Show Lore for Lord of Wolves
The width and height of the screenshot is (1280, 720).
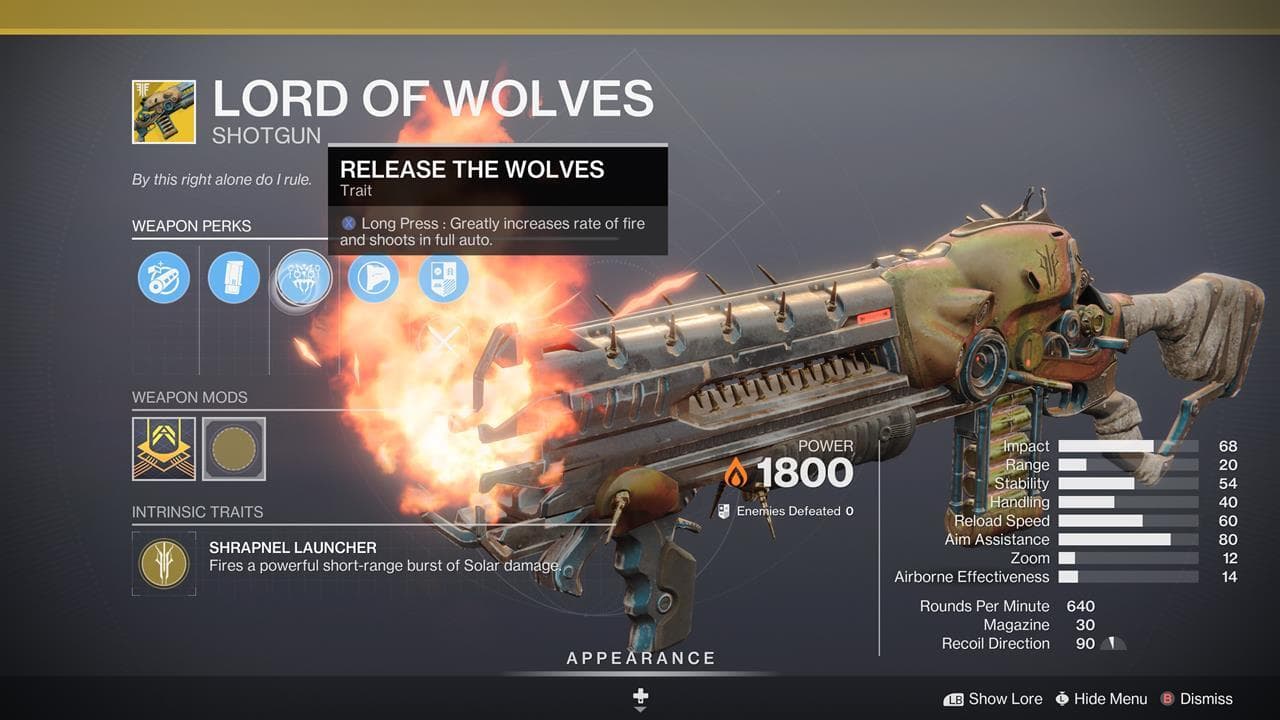click(993, 699)
